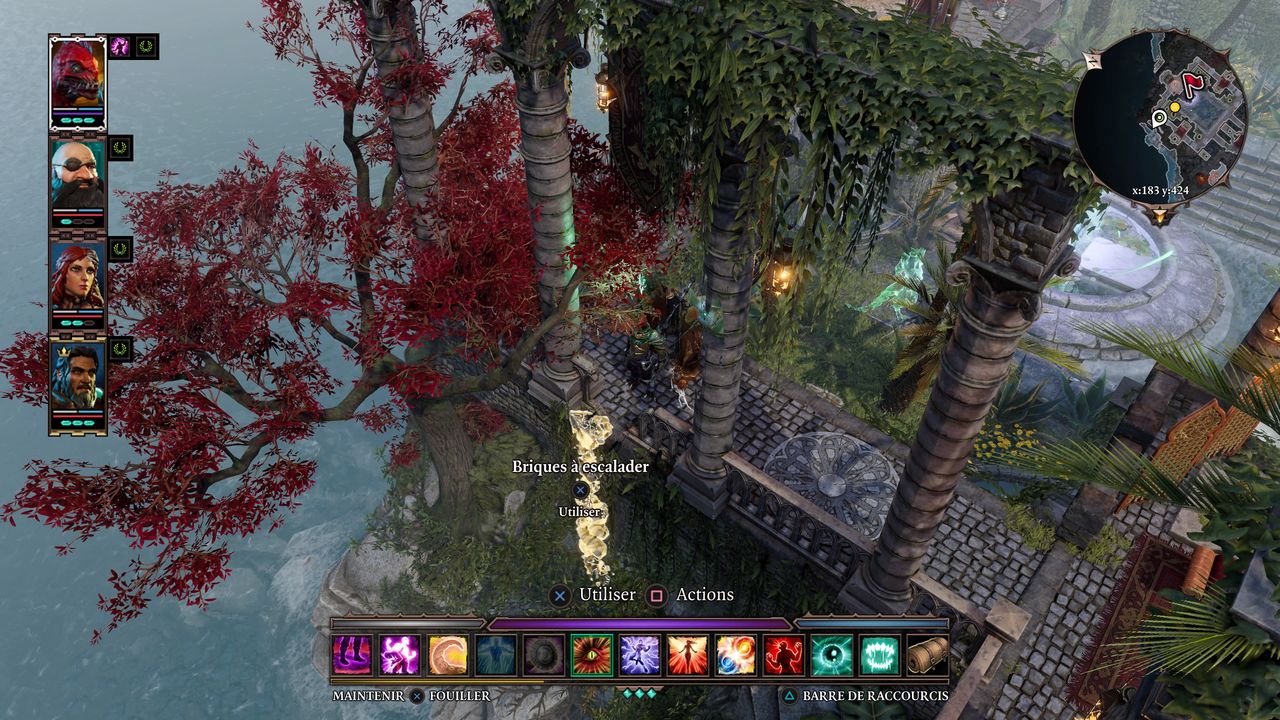Activate the purple boots skill

352,655
